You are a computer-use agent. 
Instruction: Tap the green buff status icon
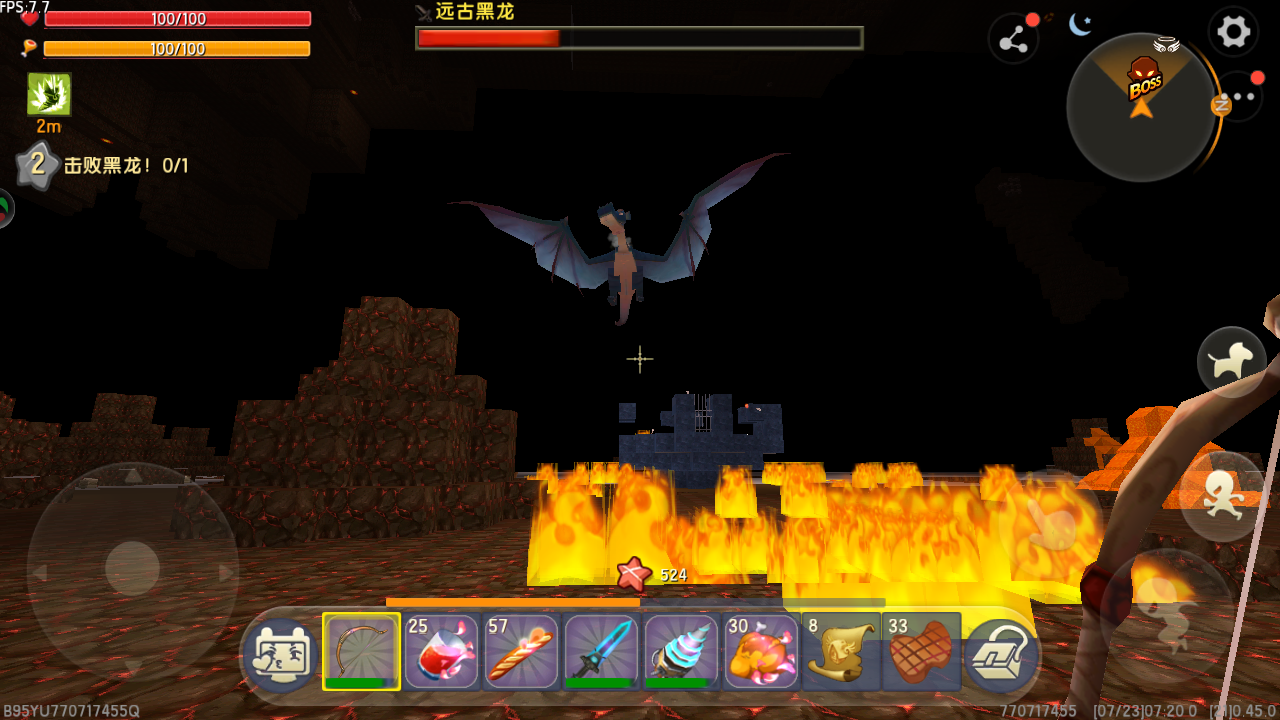pos(49,95)
